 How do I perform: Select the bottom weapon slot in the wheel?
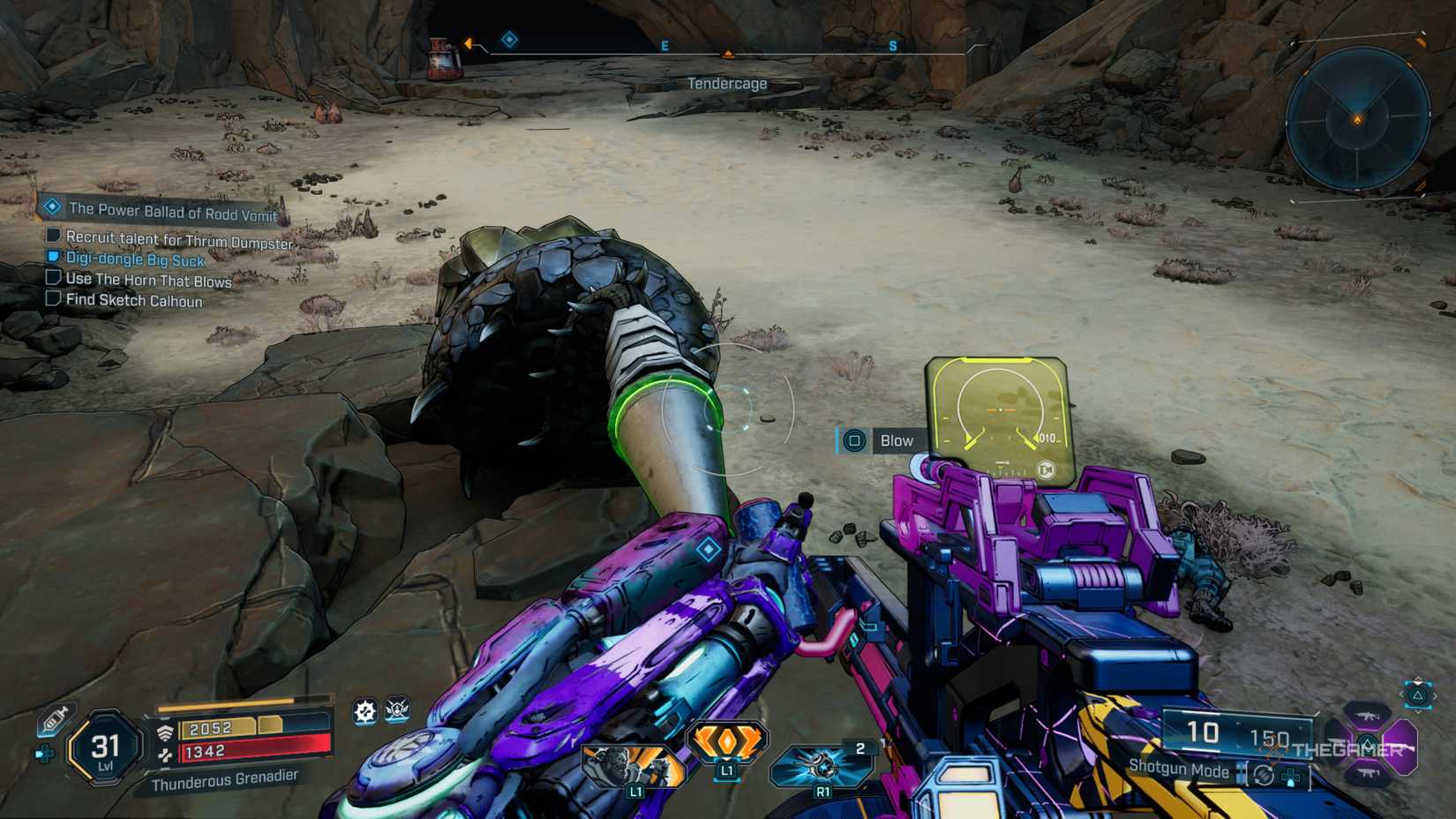pyautogui.click(x=1369, y=775)
